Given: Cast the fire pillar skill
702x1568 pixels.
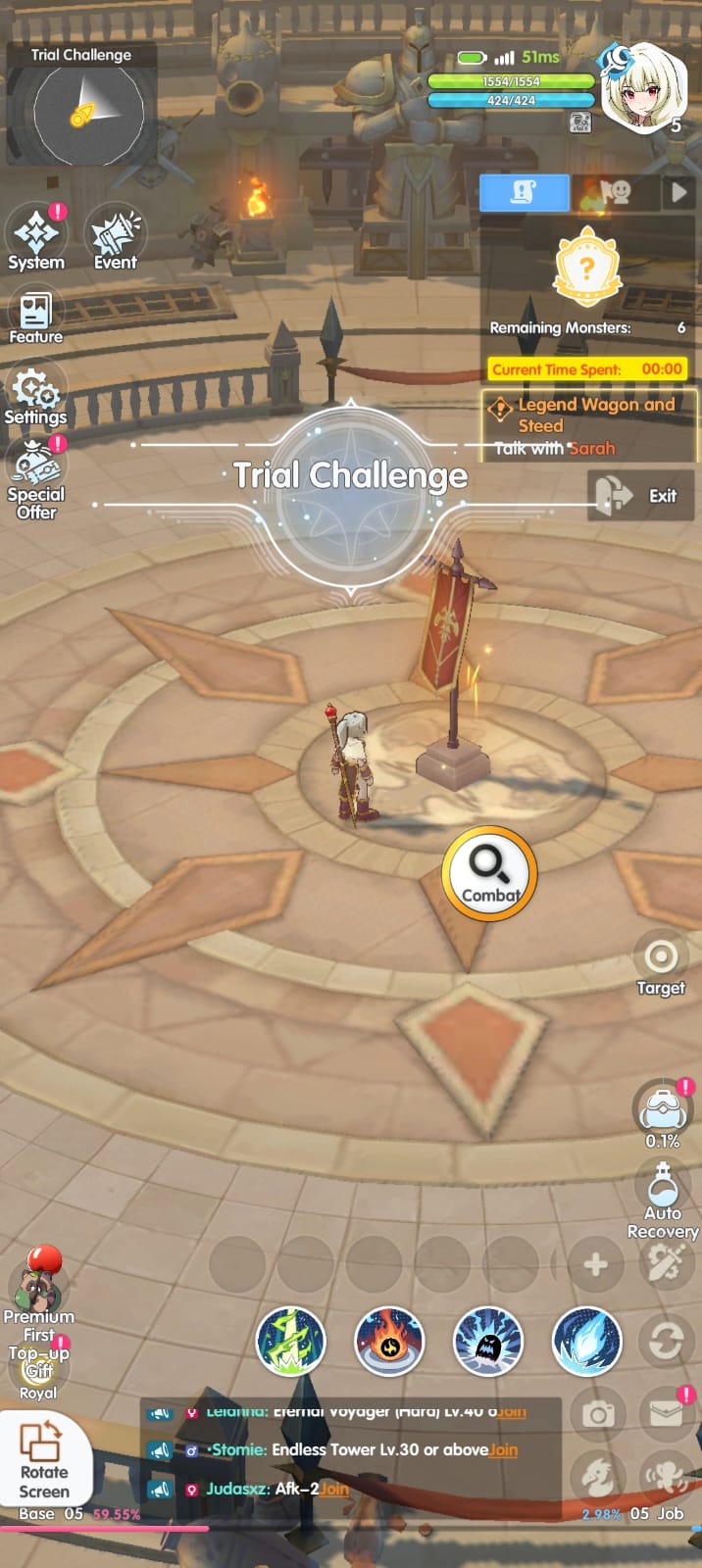Looking at the screenshot, I should (x=388, y=1341).
